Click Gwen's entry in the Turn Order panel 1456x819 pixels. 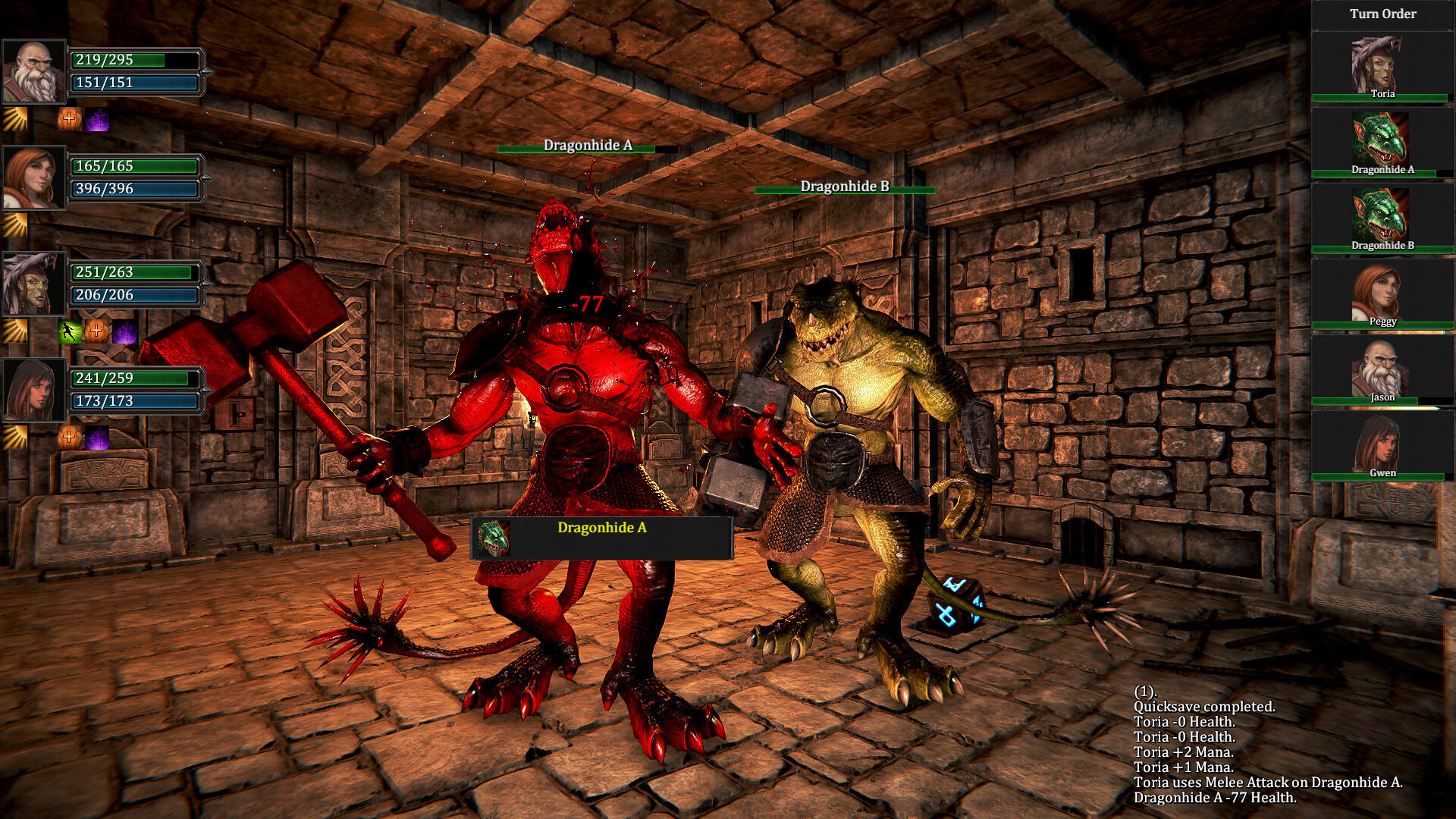[x=1382, y=444]
